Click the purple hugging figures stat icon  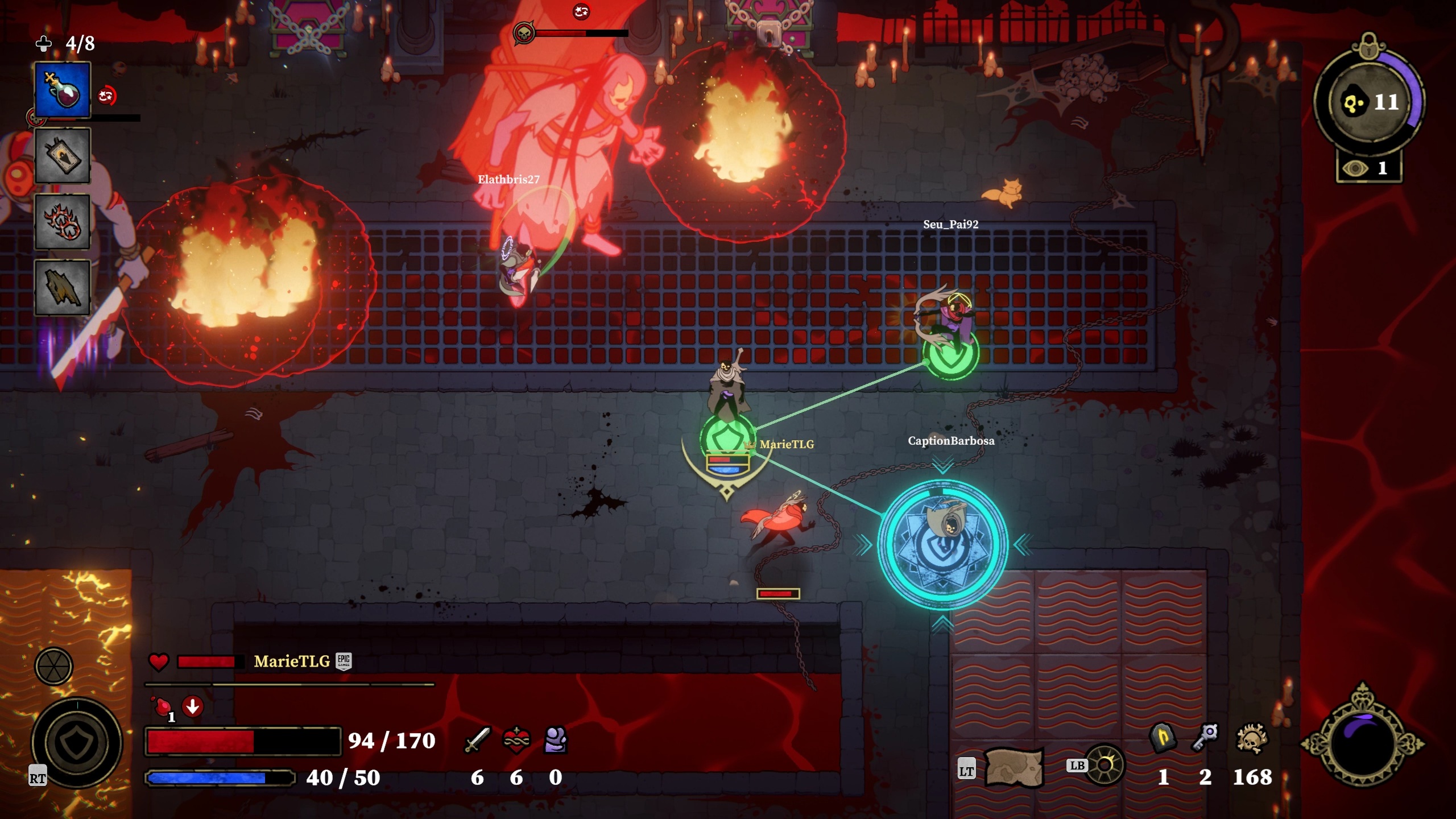555,740
